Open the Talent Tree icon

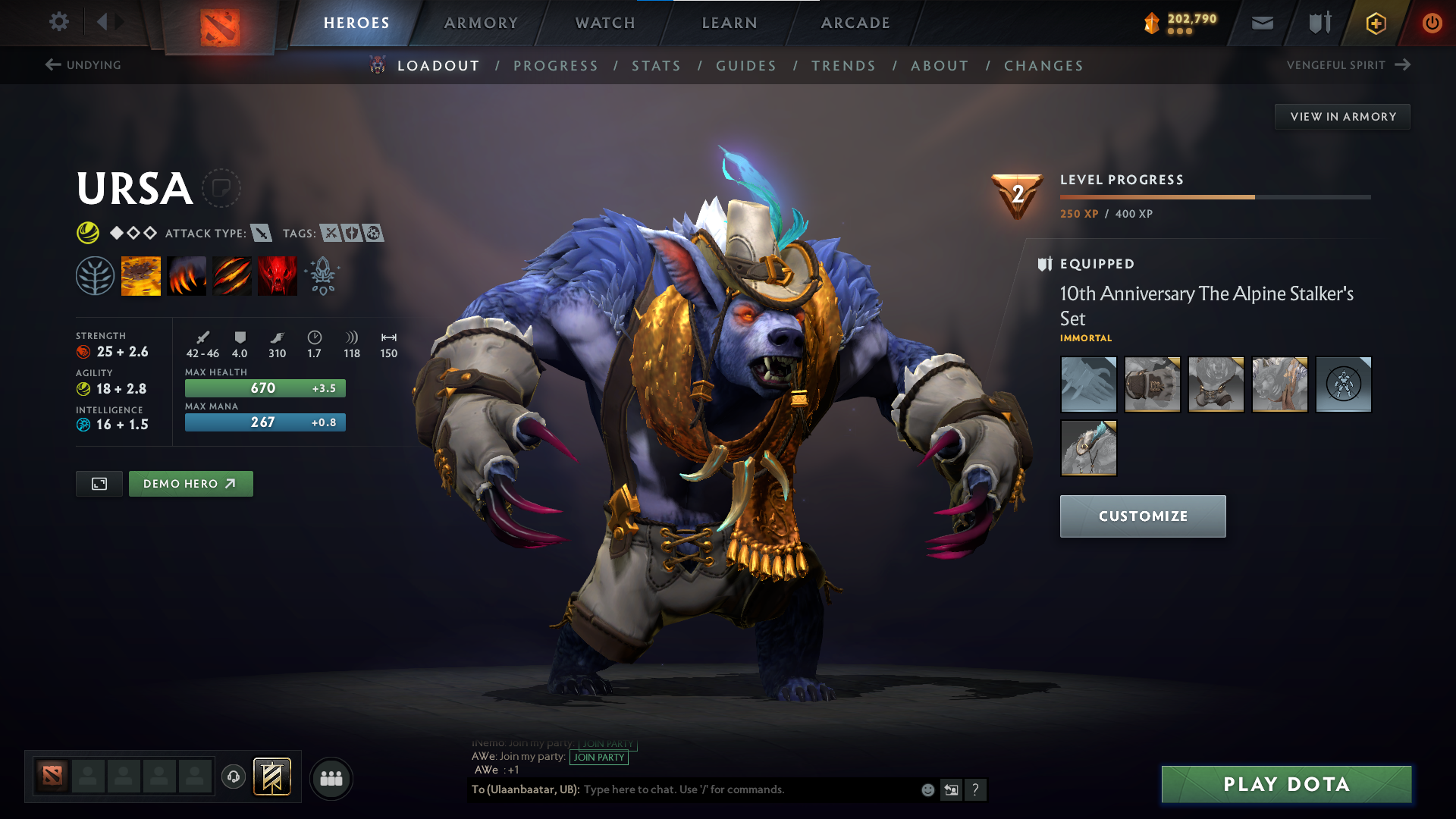[x=96, y=275]
